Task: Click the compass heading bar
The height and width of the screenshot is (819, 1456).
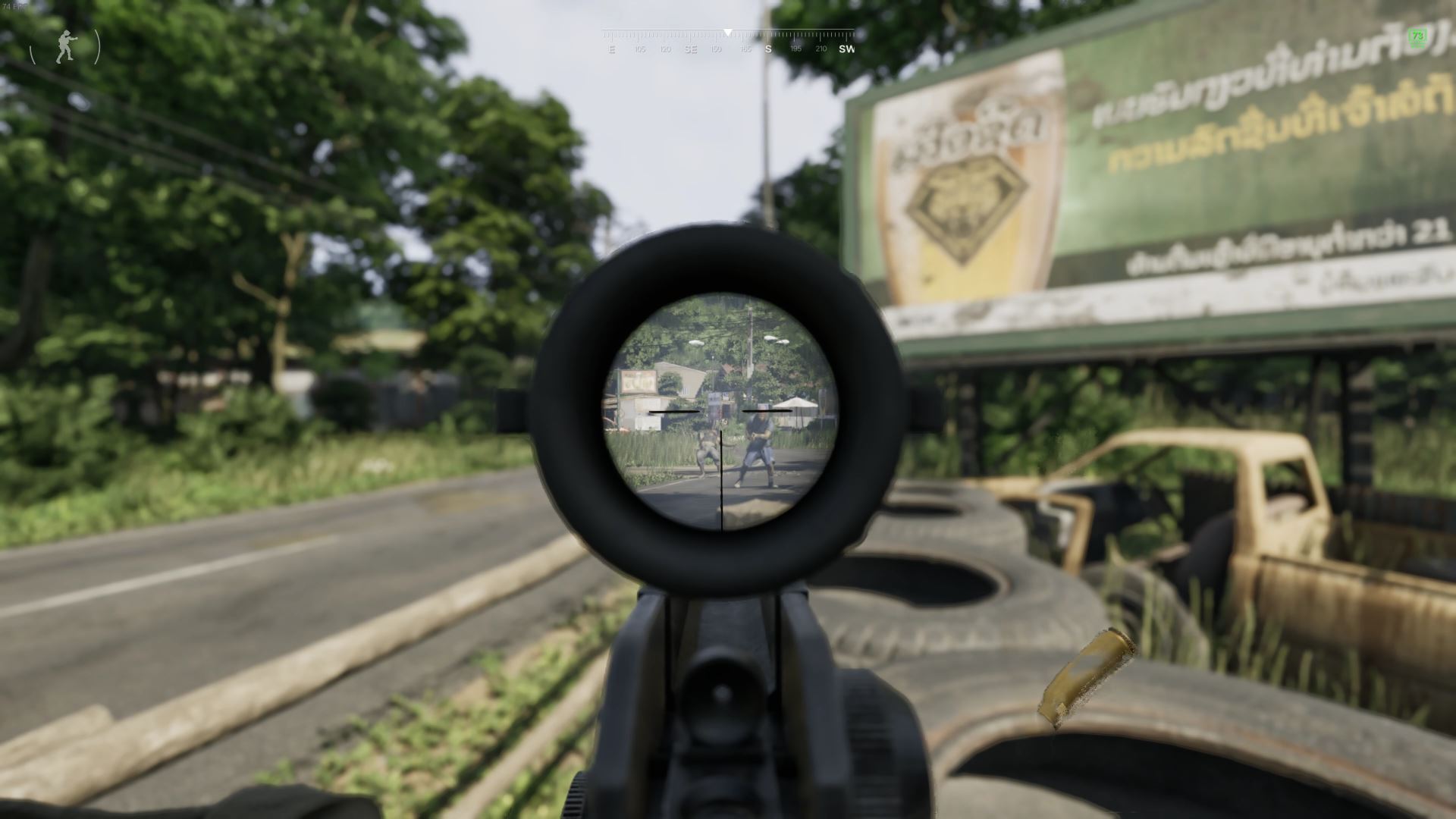Action: (x=728, y=41)
